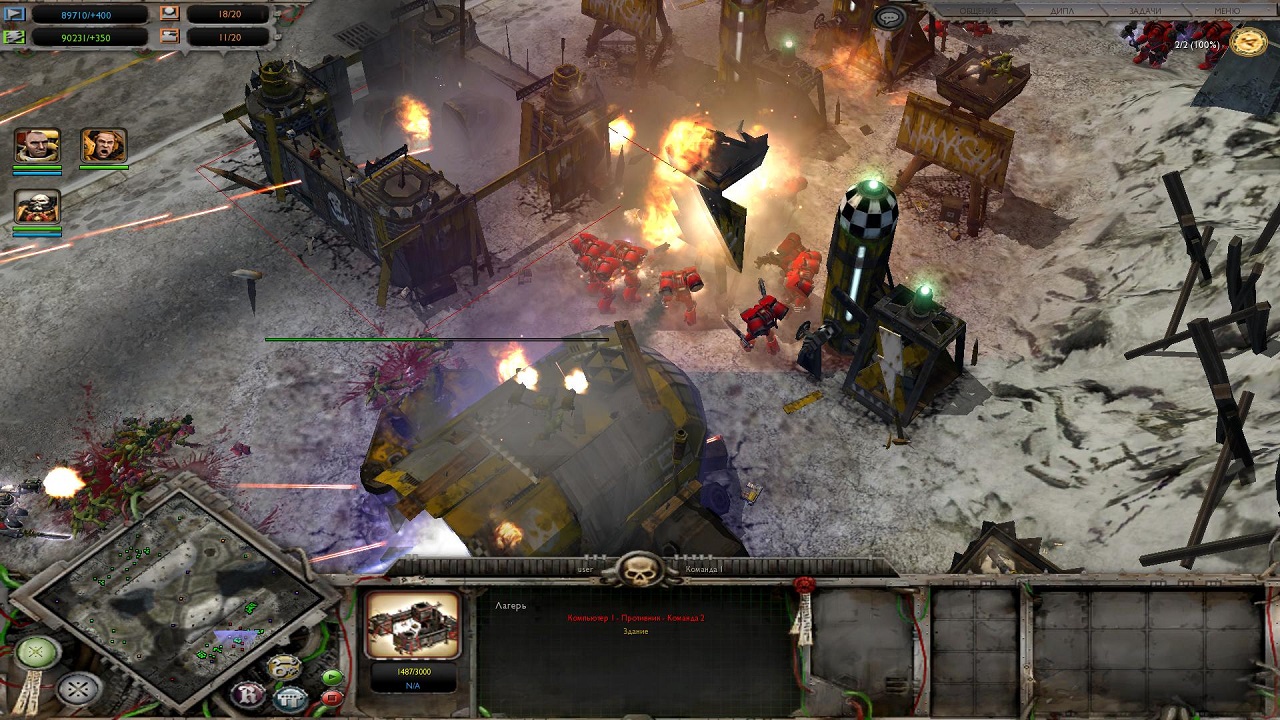This screenshot has height=720, width=1280.
Task: Click the gold winged emblem button
Action: 1248,41
